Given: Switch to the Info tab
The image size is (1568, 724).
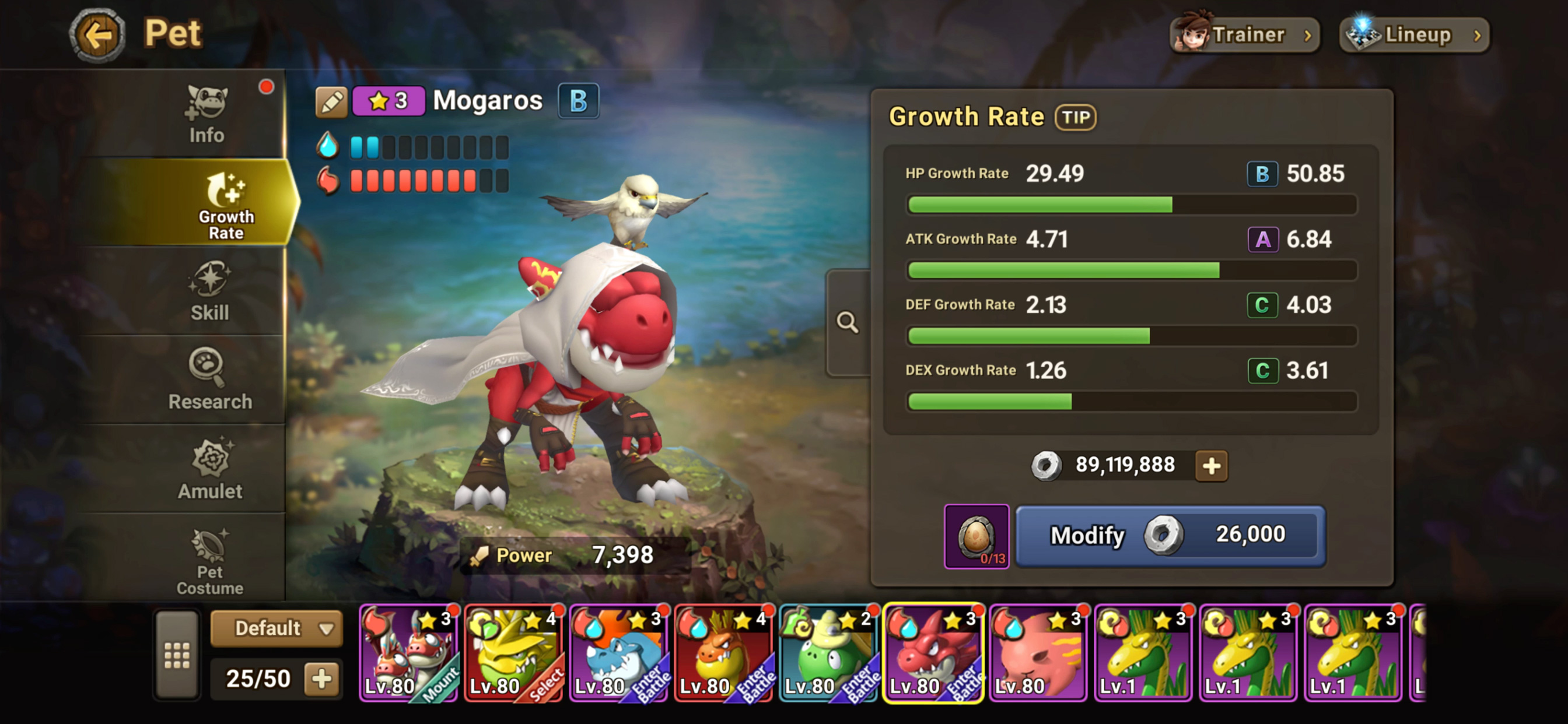Looking at the screenshot, I should coord(207,115).
